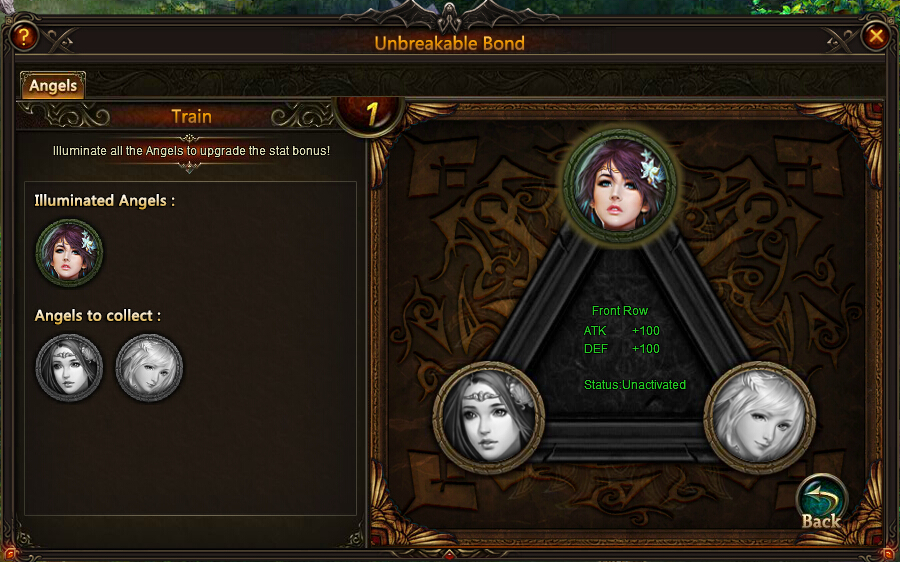Pick the grayscale blonde angel on triangle
Image resolution: width=900 pixels, height=562 pixels.
759,416
